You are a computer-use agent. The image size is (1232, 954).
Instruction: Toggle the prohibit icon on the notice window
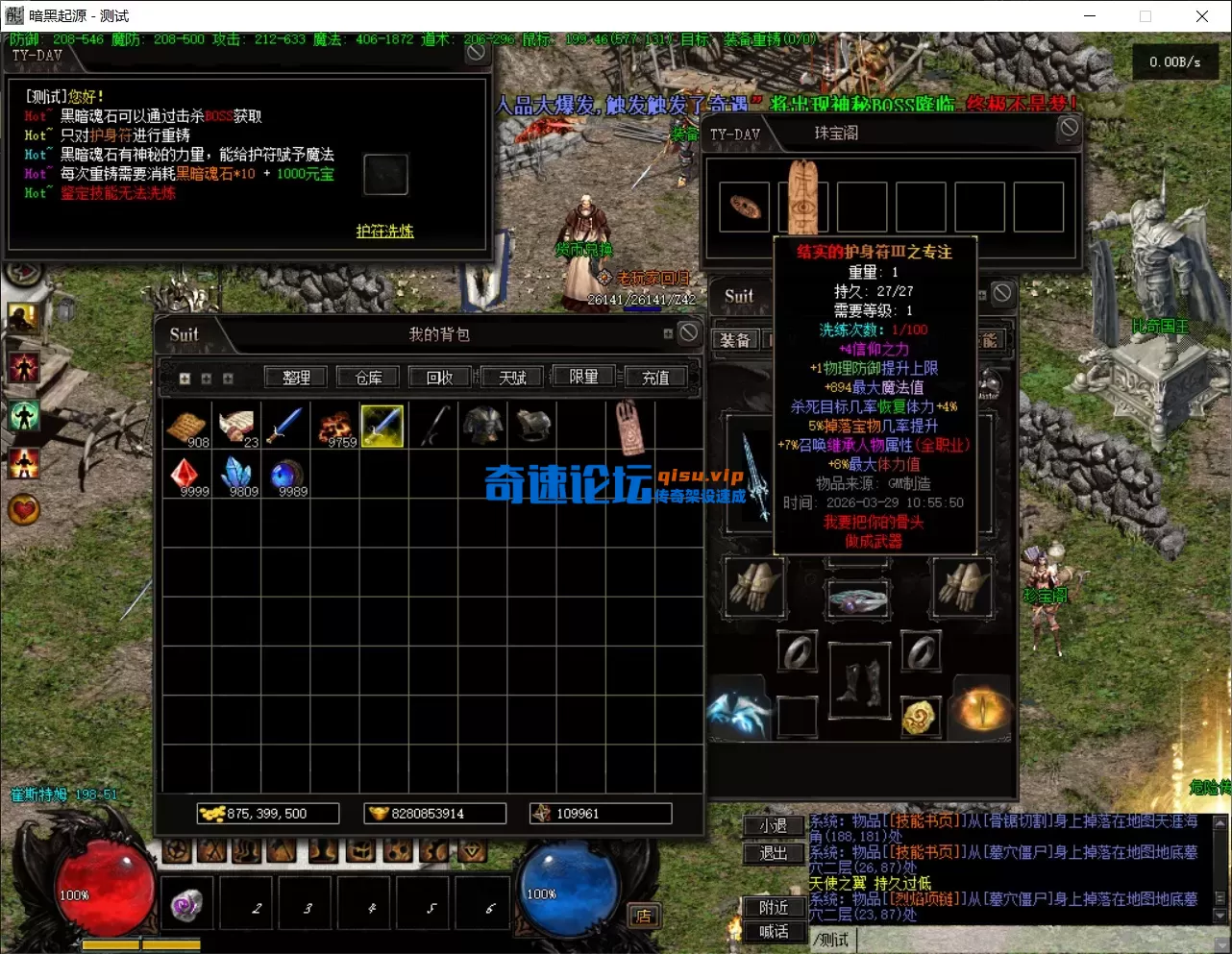[x=477, y=51]
